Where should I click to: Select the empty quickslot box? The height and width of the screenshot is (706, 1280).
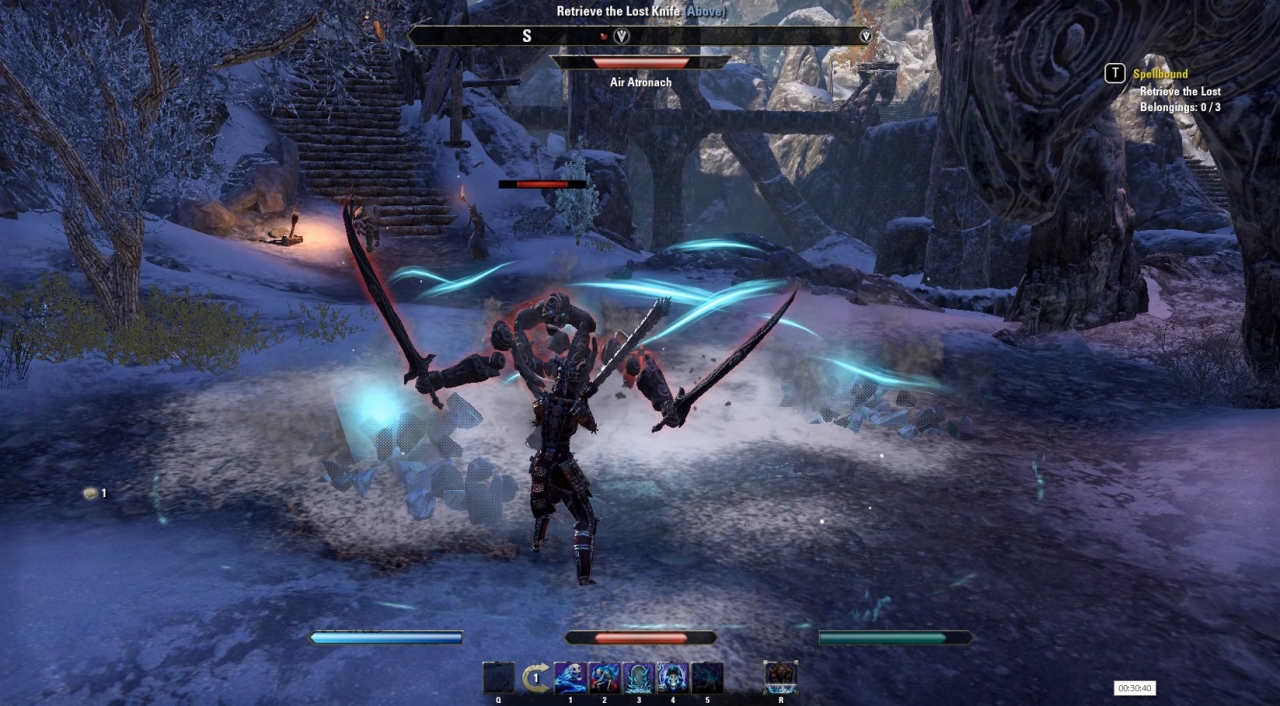(498, 677)
